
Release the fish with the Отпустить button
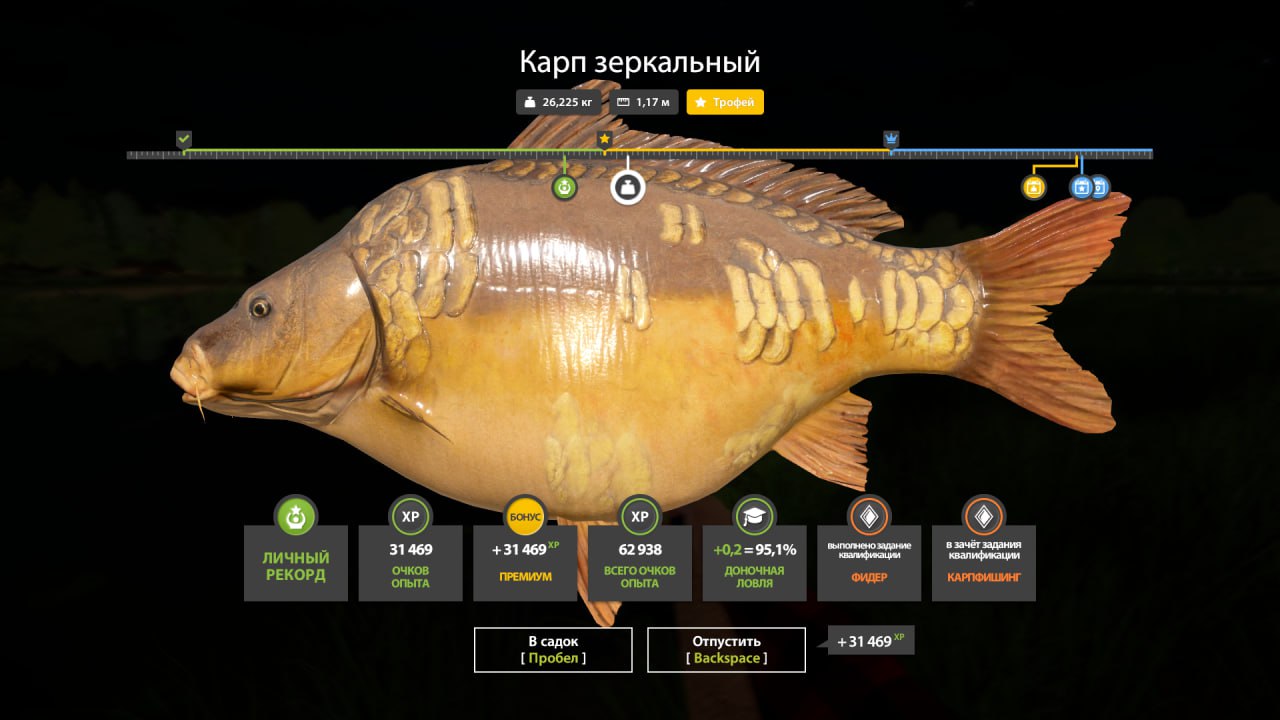tap(726, 649)
